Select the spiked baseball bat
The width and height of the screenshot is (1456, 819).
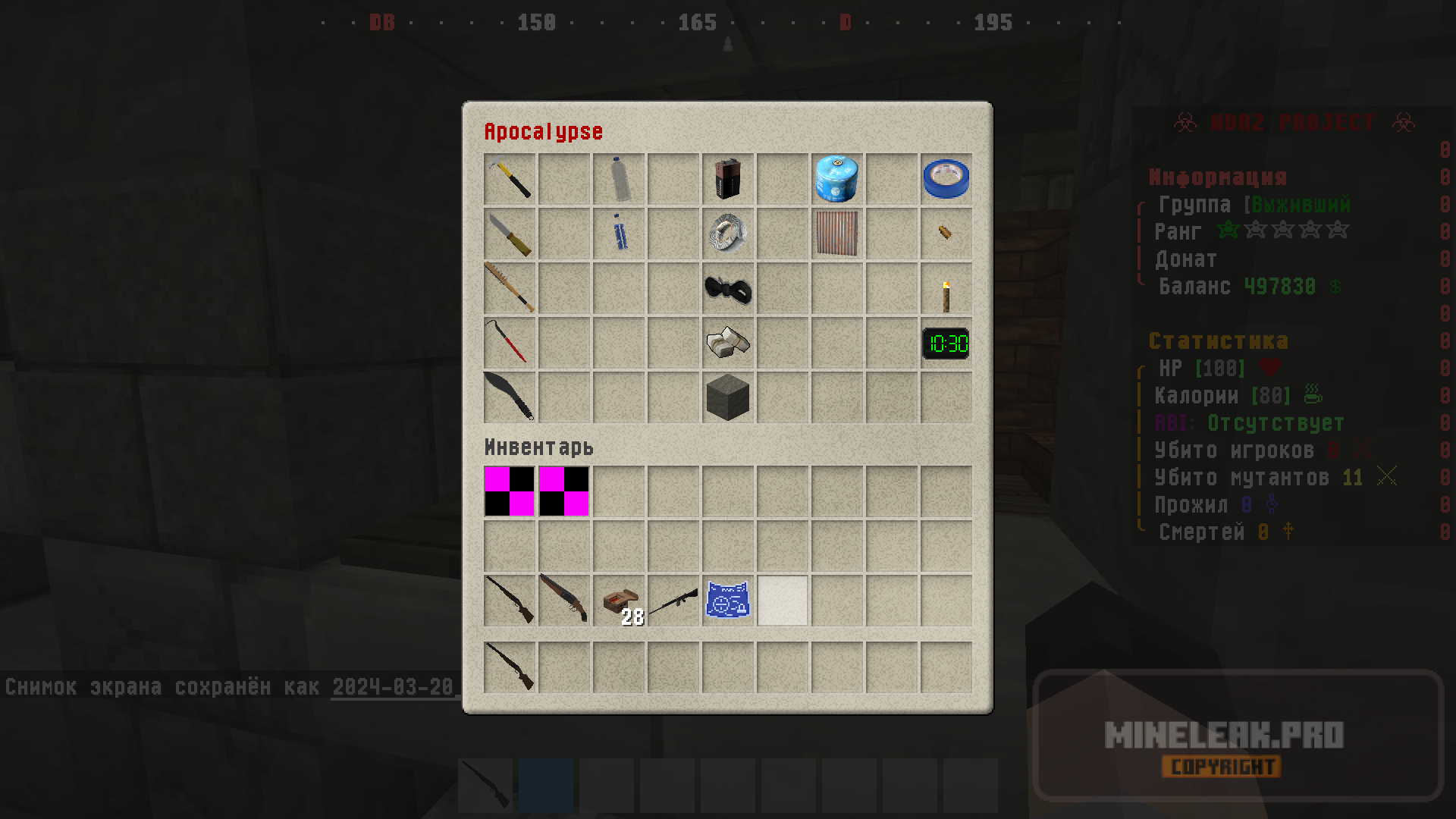tap(510, 288)
